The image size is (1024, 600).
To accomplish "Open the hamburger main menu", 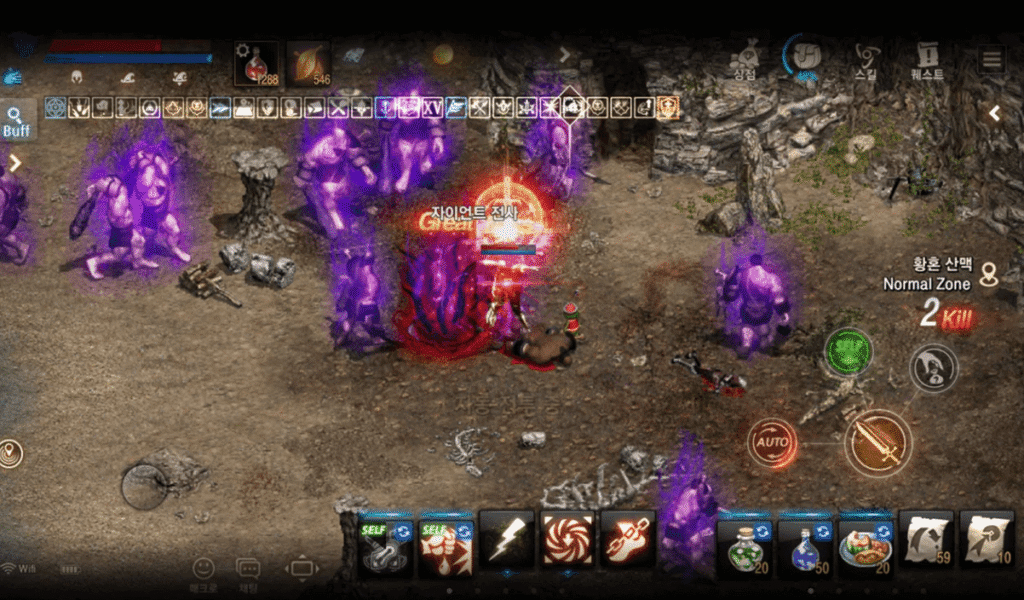I will [x=991, y=60].
